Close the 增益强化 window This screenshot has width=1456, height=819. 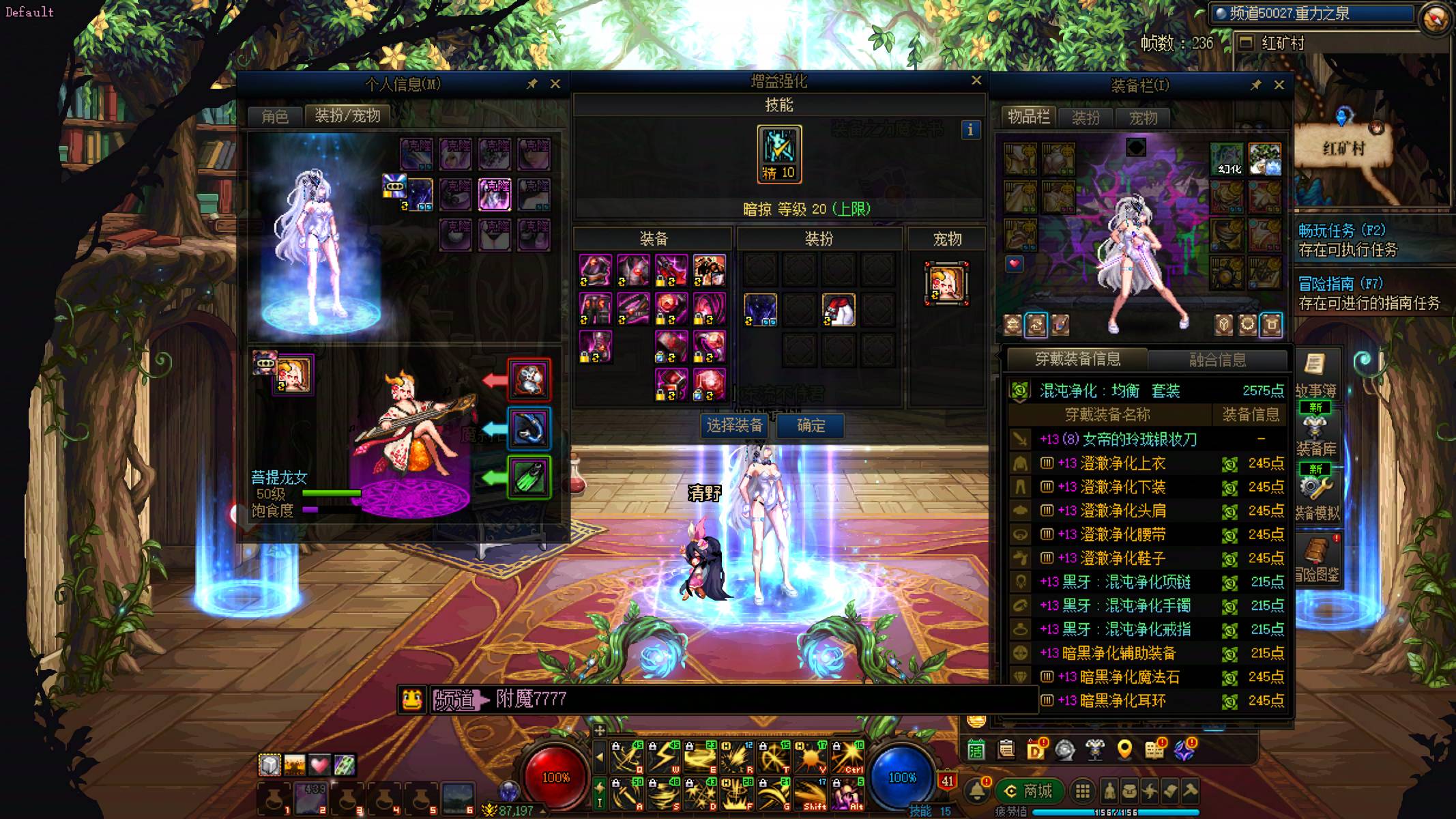976,81
